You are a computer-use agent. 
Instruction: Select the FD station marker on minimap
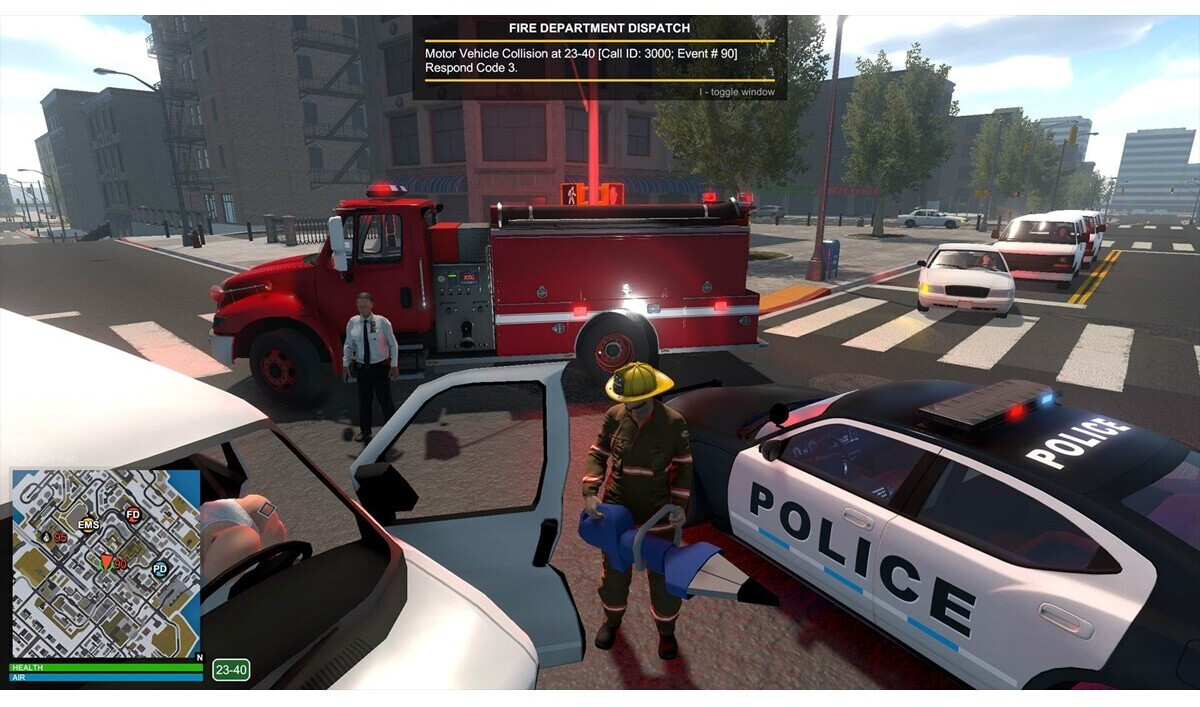tap(132, 515)
